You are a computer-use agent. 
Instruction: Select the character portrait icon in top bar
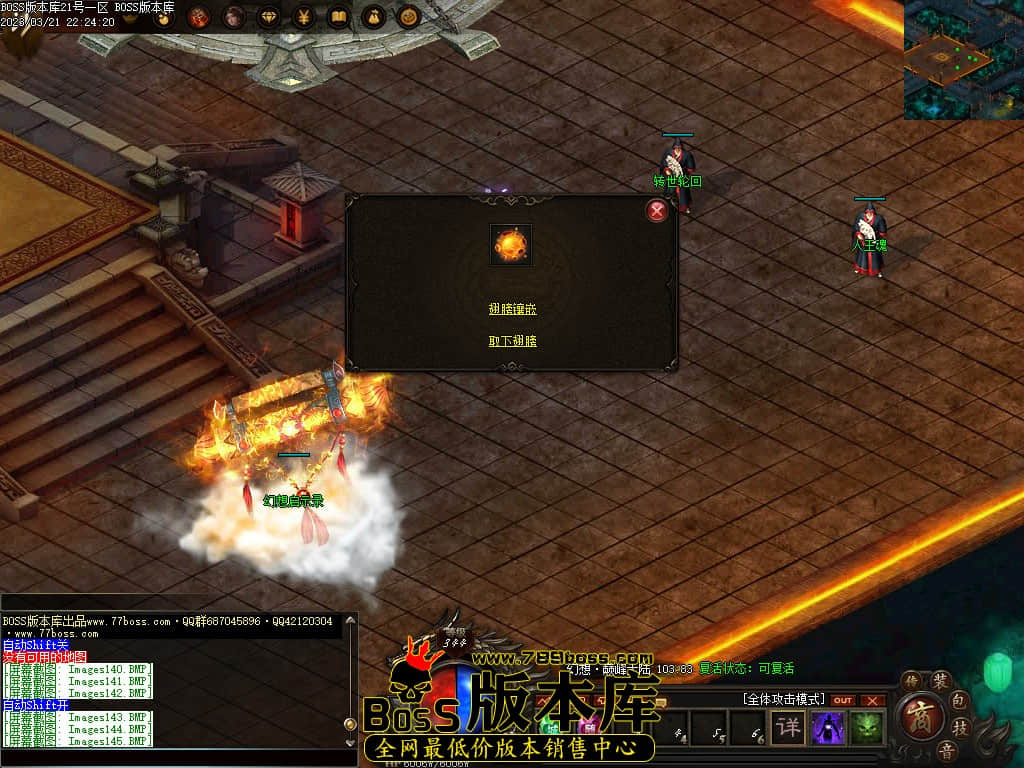(x=233, y=17)
